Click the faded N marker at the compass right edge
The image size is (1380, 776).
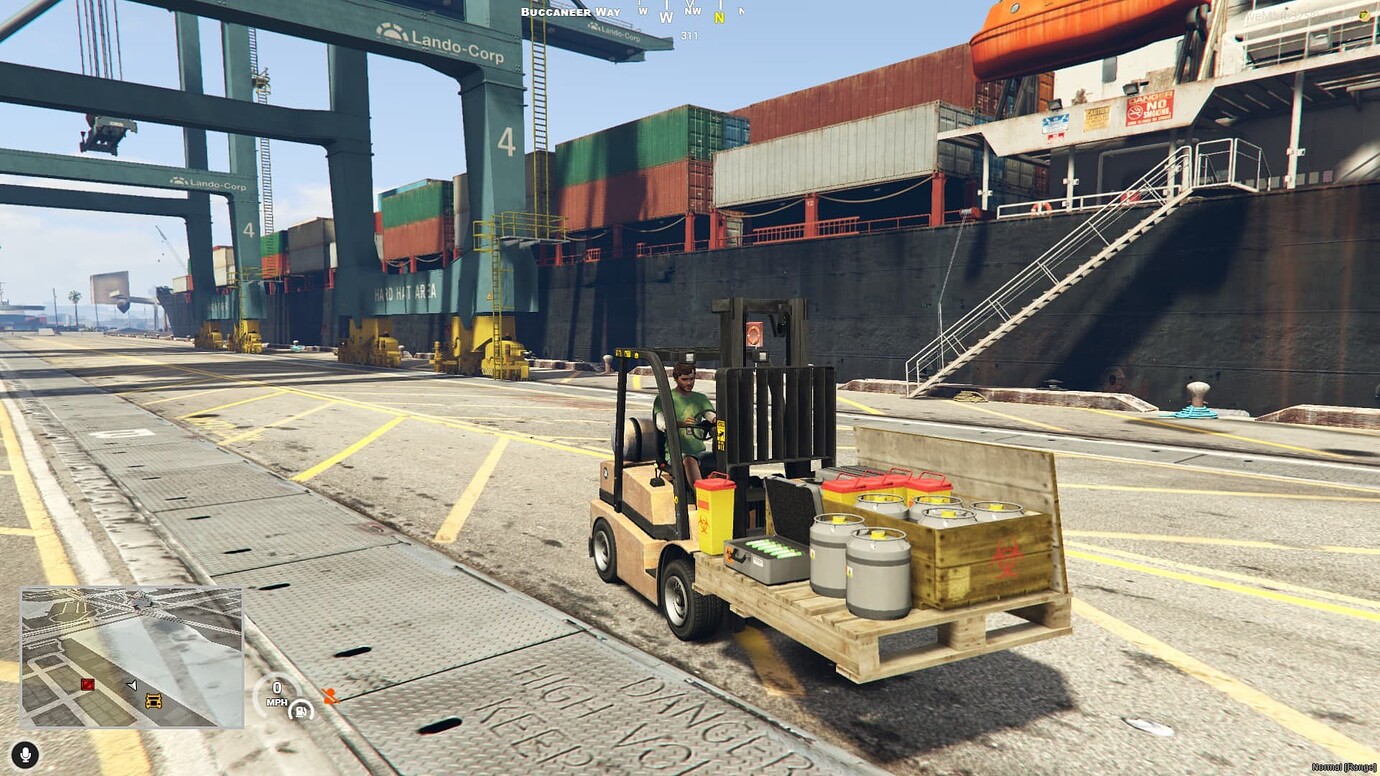[x=742, y=10]
